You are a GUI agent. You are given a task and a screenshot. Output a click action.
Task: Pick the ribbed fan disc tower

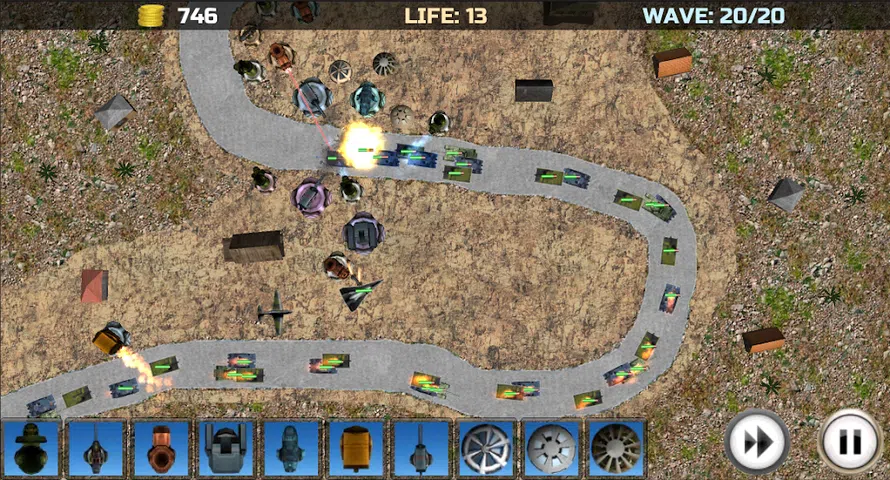click(616, 448)
